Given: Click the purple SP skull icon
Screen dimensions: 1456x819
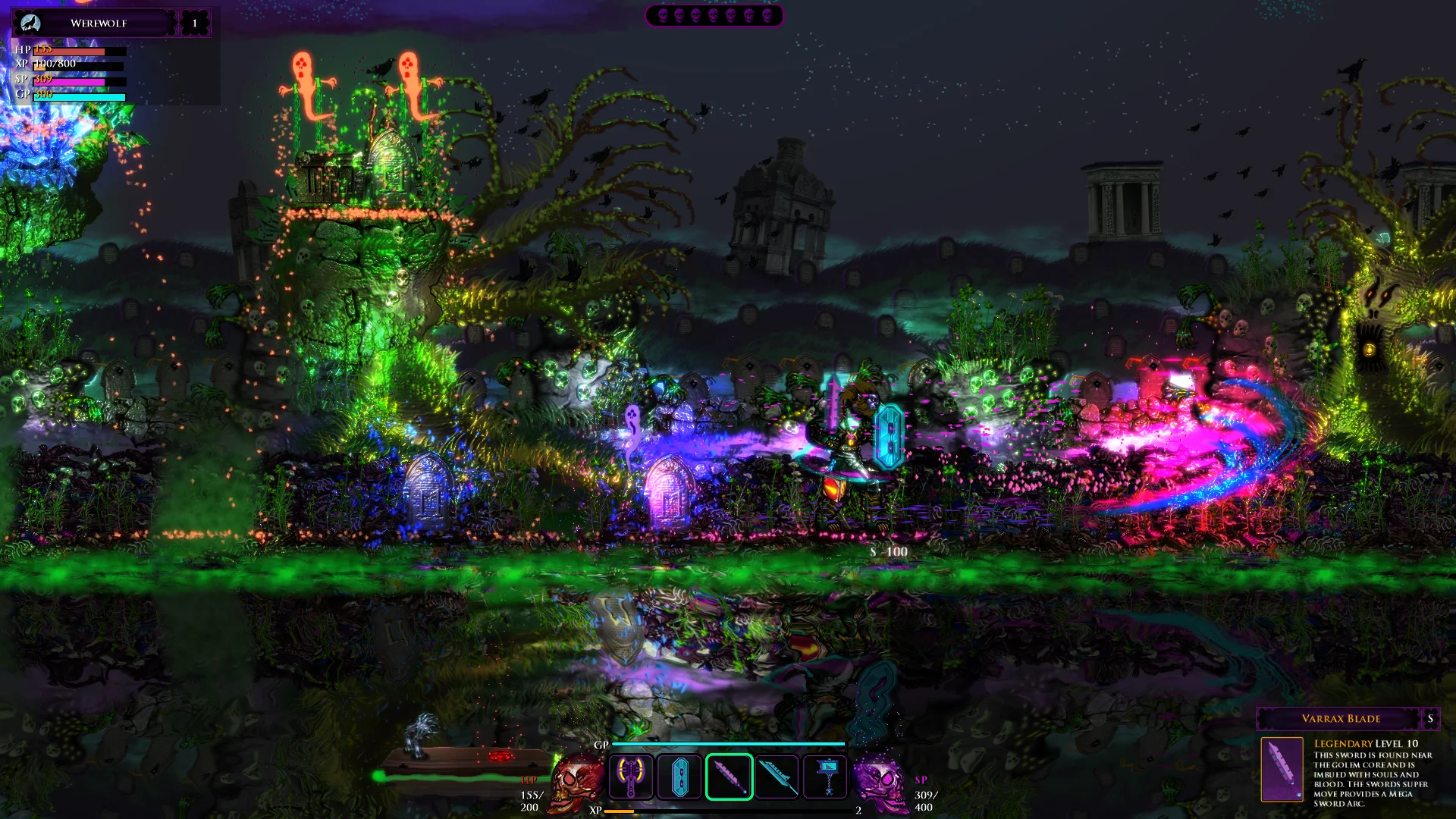Looking at the screenshot, I should 880,783.
